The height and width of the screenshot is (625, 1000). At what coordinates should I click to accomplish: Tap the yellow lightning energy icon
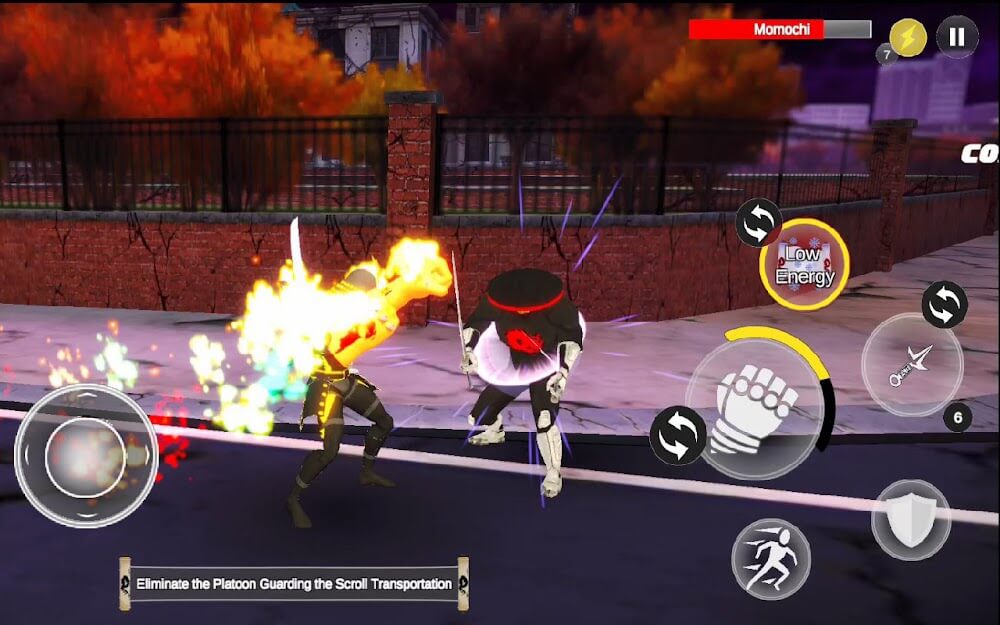[x=908, y=37]
